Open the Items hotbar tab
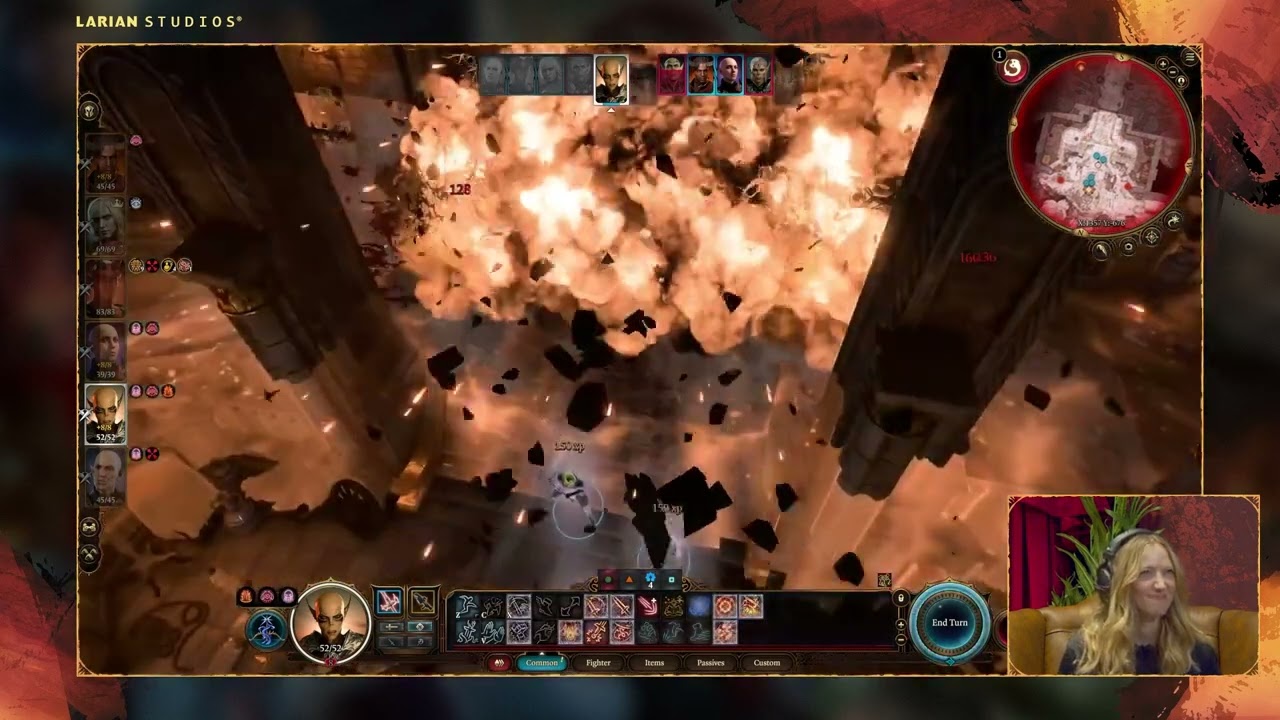1280x720 pixels. click(x=654, y=662)
